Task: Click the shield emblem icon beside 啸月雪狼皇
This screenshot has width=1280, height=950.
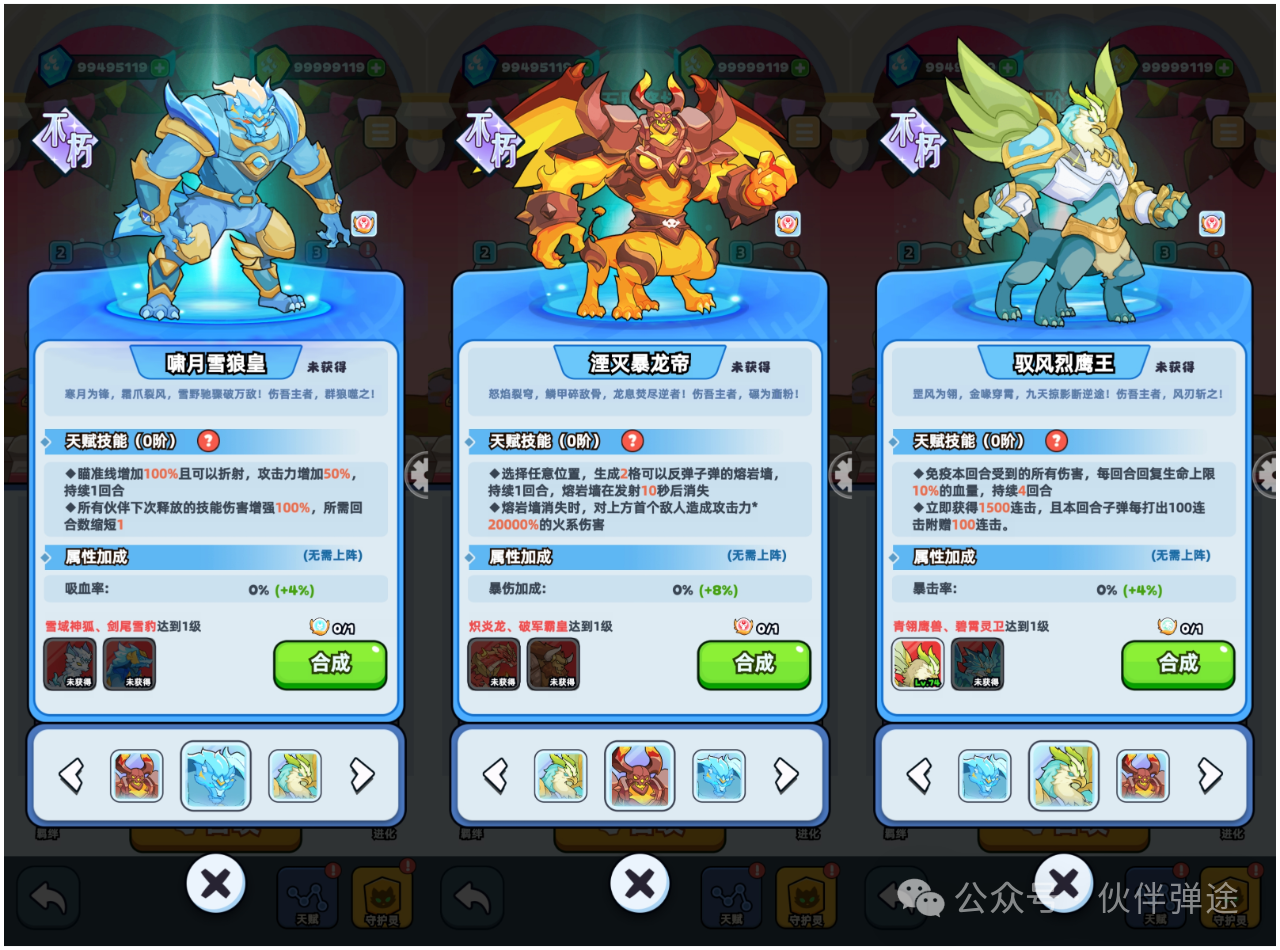Action: (362, 222)
